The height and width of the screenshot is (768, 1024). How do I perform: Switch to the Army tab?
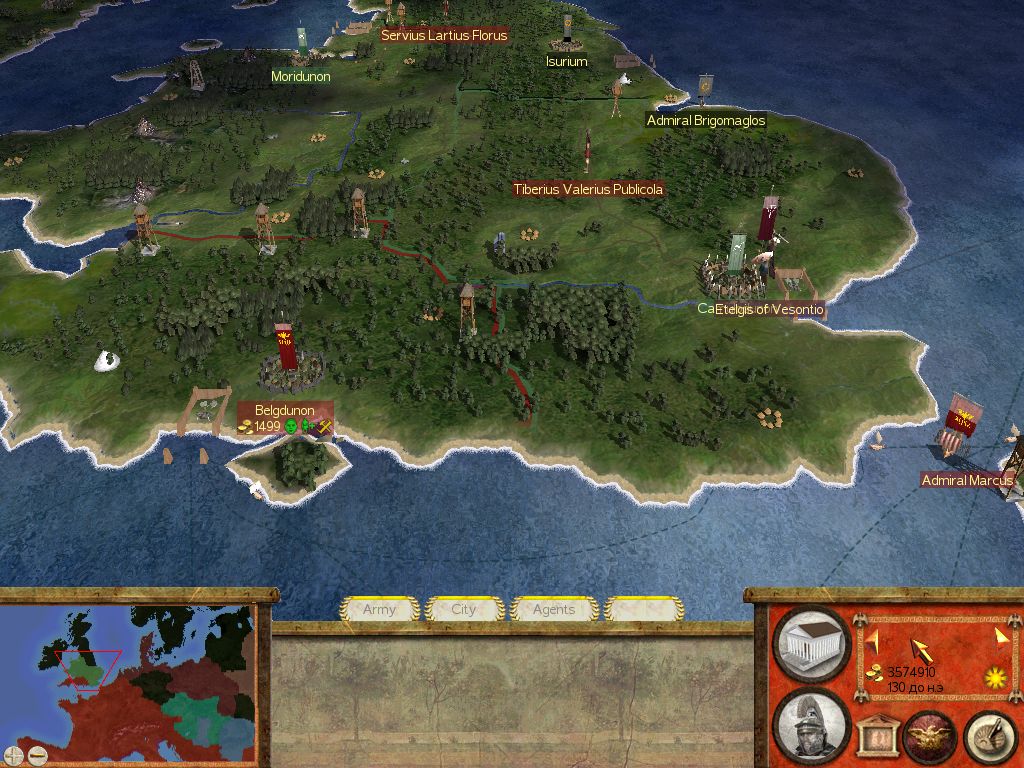tap(379, 609)
